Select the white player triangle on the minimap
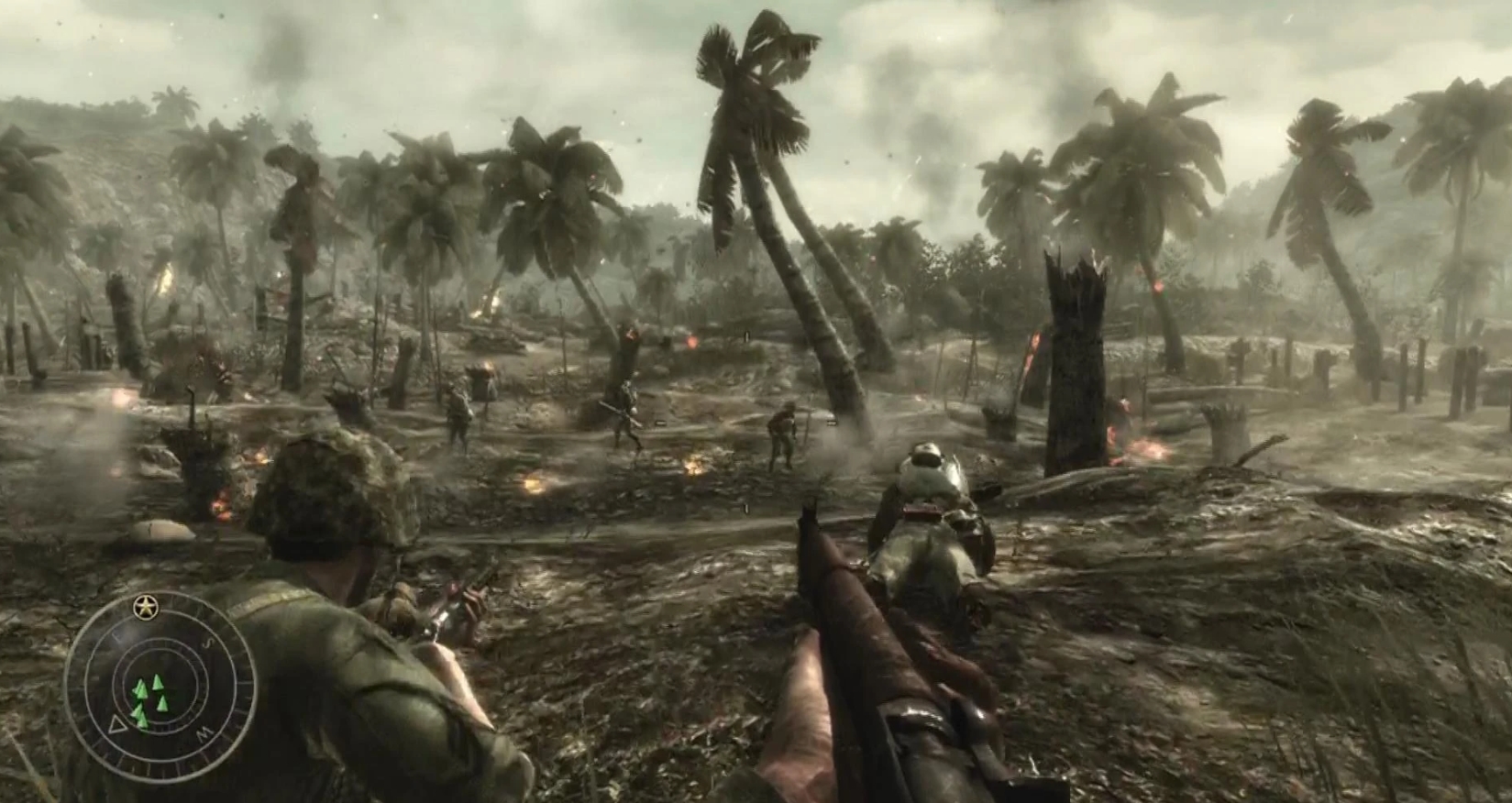The height and width of the screenshot is (803, 1512). coord(117,726)
